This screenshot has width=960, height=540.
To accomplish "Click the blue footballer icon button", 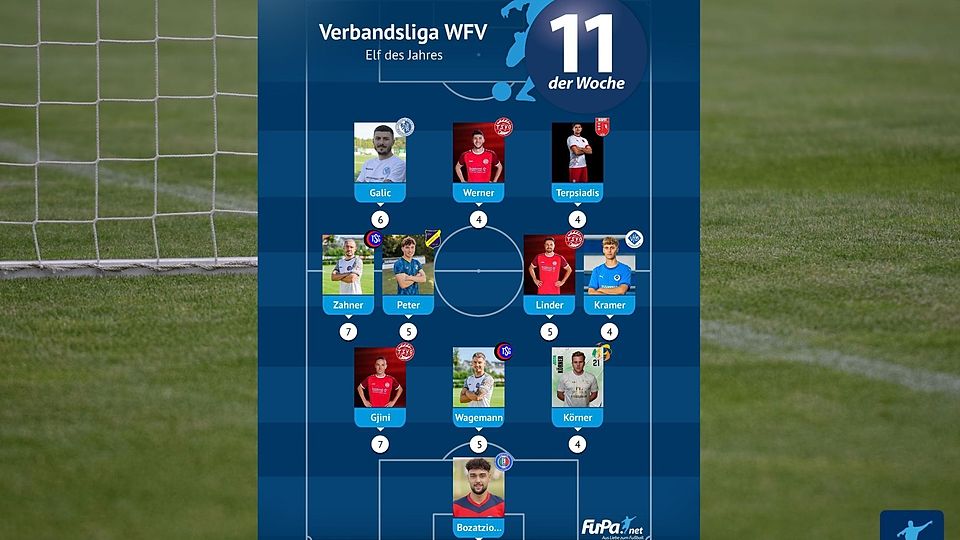I will (x=911, y=526).
